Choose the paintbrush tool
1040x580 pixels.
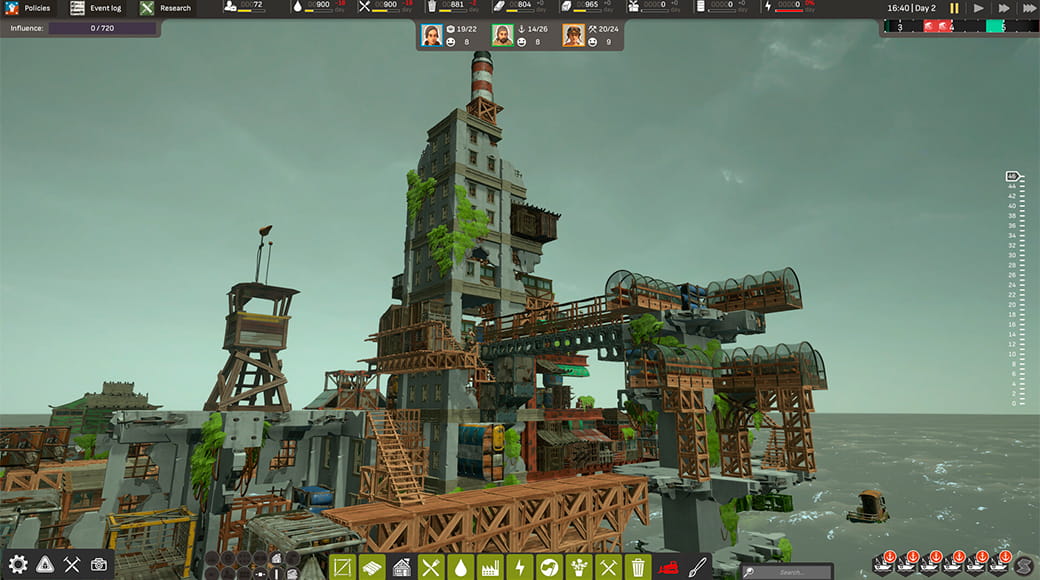tap(699, 567)
